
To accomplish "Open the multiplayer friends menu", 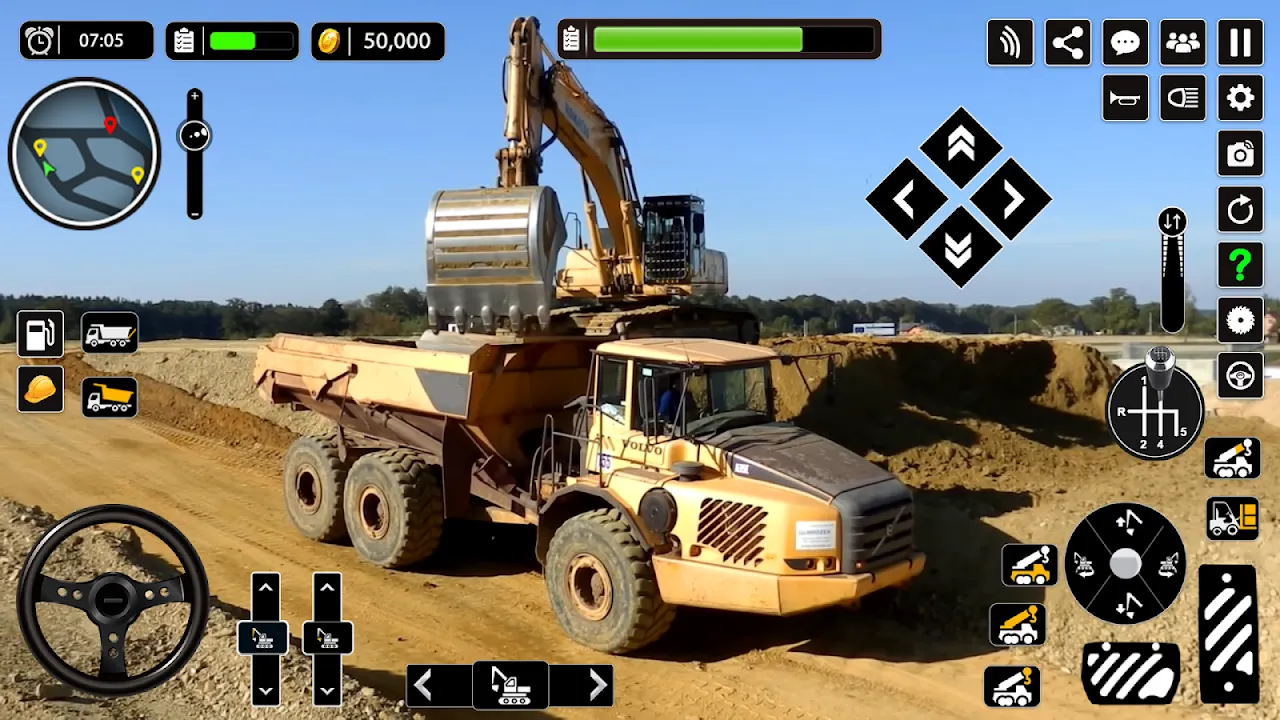I will coord(1182,41).
